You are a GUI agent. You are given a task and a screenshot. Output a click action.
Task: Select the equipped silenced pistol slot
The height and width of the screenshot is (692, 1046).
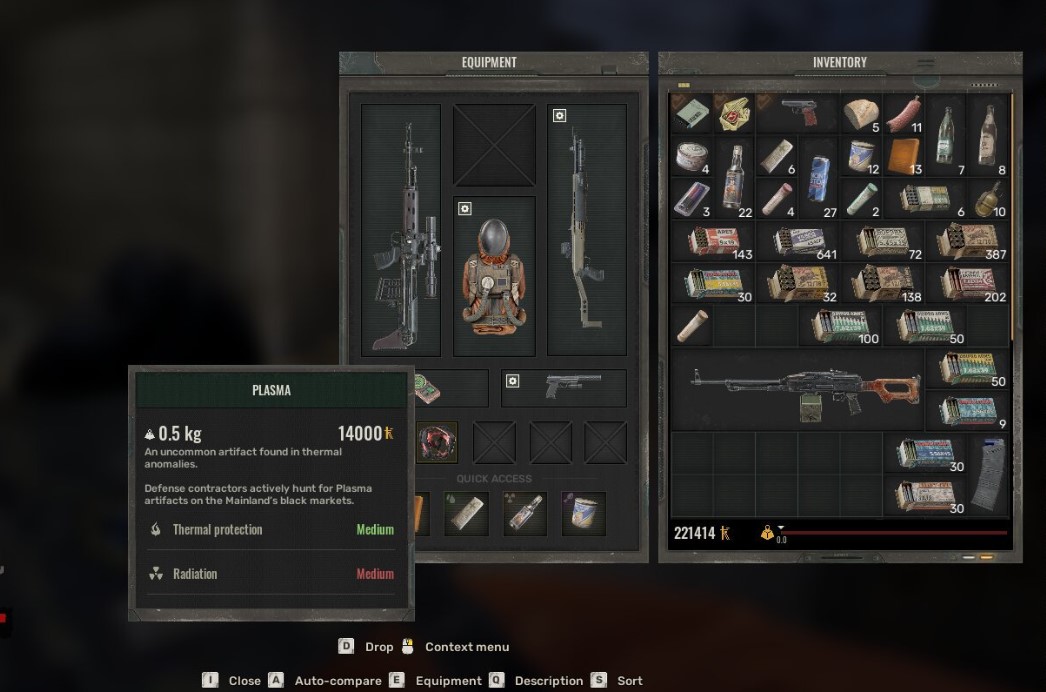[564, 388]
